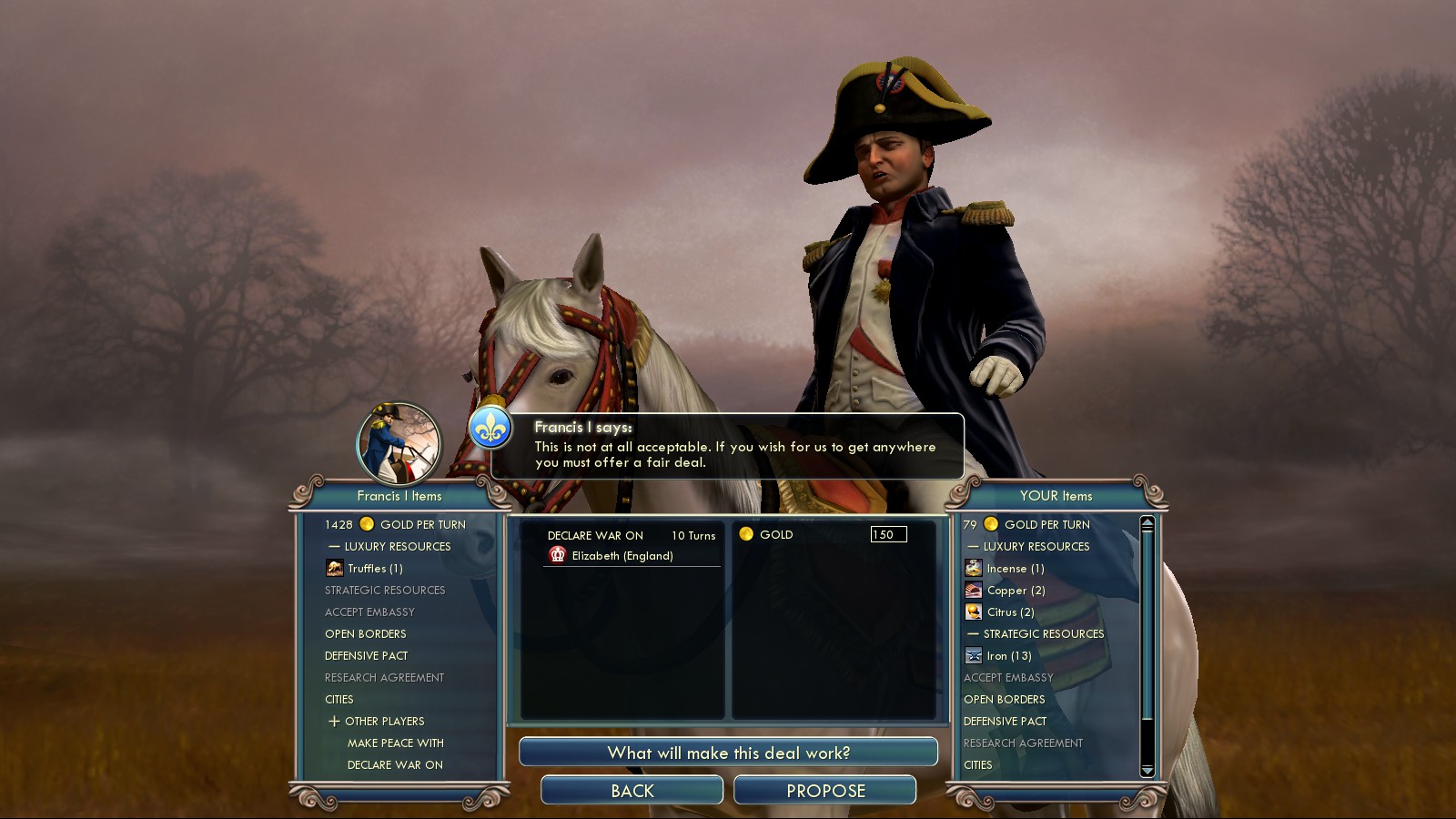
Task: Offer your Open Borders
Action: 1004,700
